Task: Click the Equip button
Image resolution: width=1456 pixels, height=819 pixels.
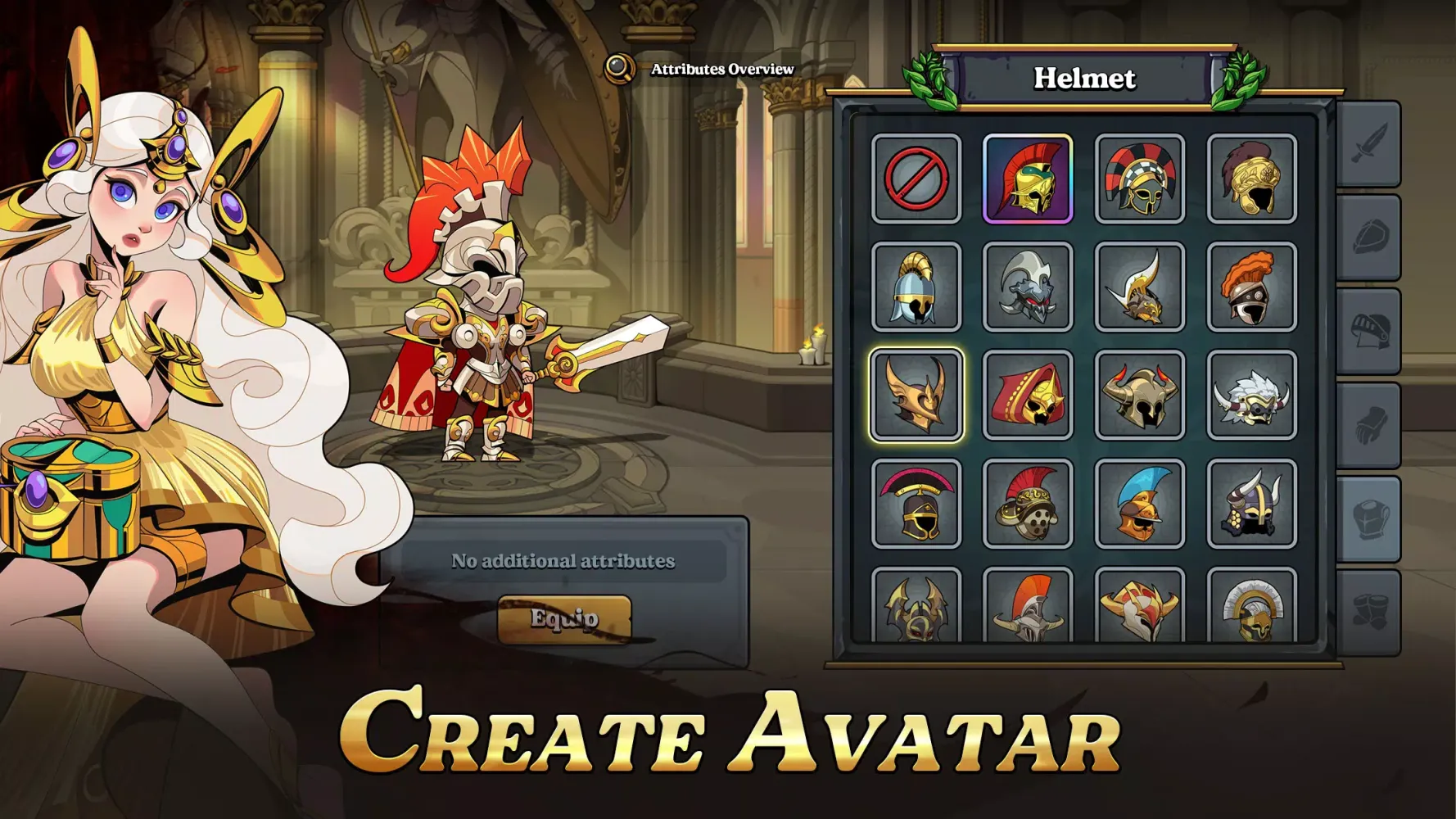Action: [x=564, y=618]
